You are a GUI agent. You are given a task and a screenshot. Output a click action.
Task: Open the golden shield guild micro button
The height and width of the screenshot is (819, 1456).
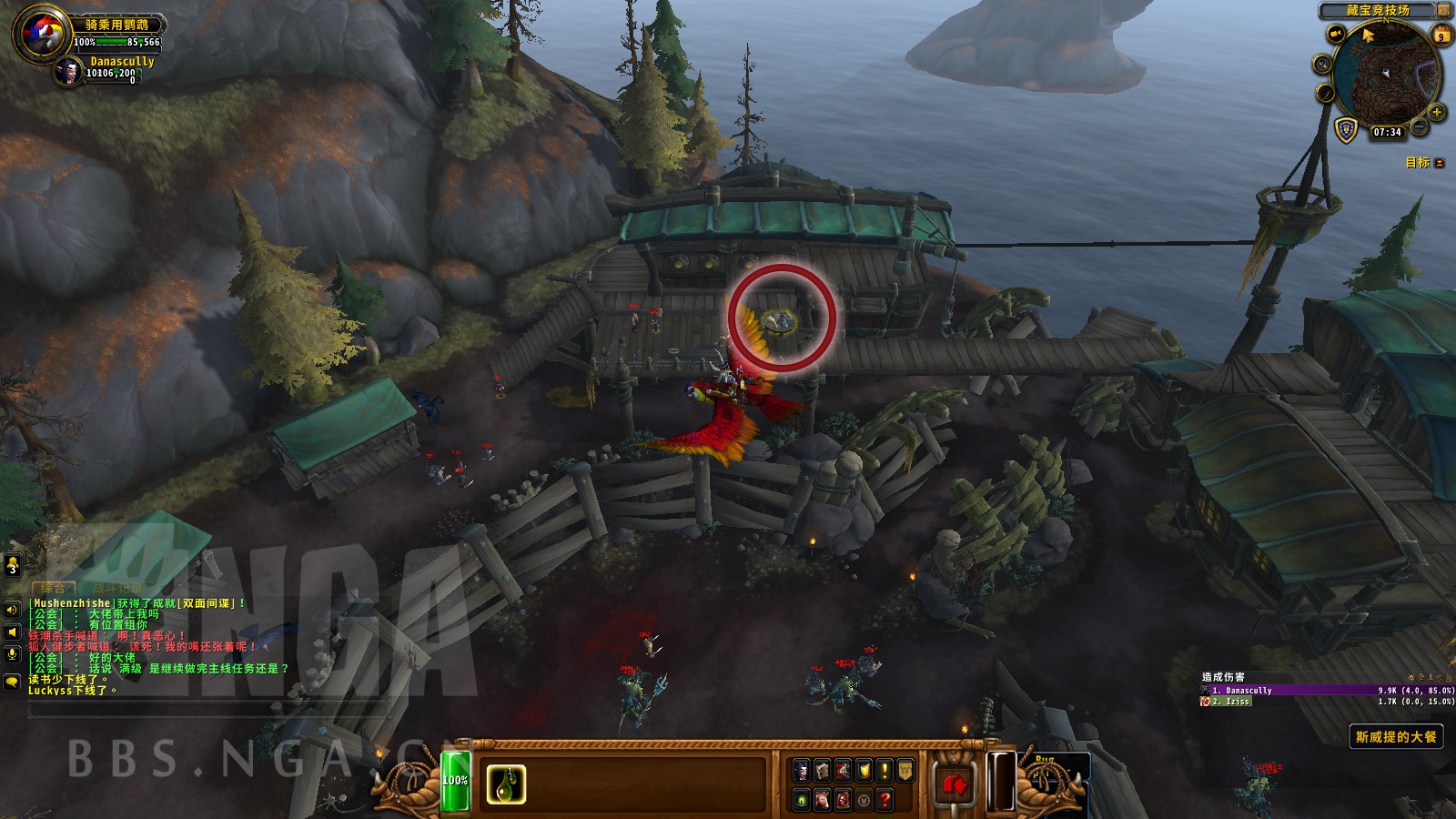(x=905, y=772)
